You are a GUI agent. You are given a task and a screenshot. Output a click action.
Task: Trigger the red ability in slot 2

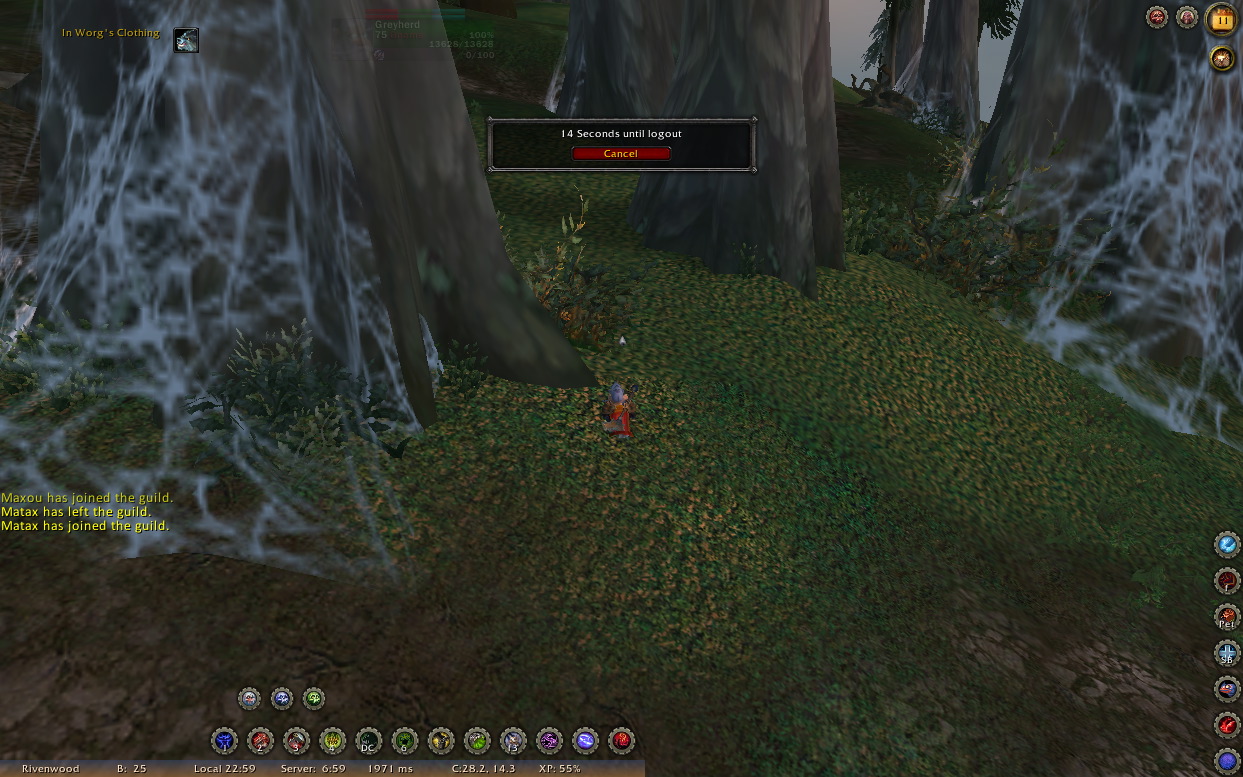[260, 741]
